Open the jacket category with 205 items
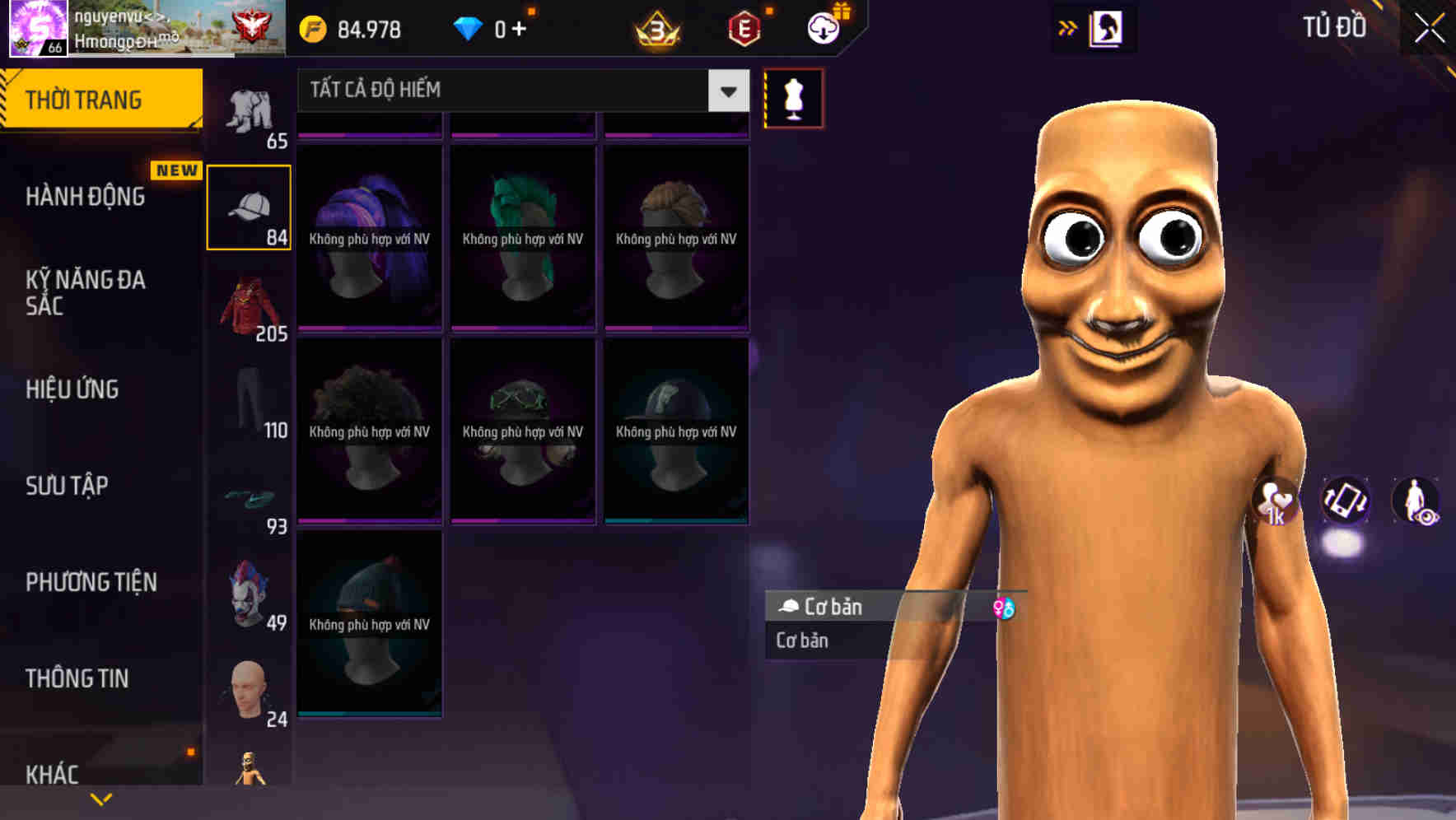The image size is (1456, 820). [250, 305]
